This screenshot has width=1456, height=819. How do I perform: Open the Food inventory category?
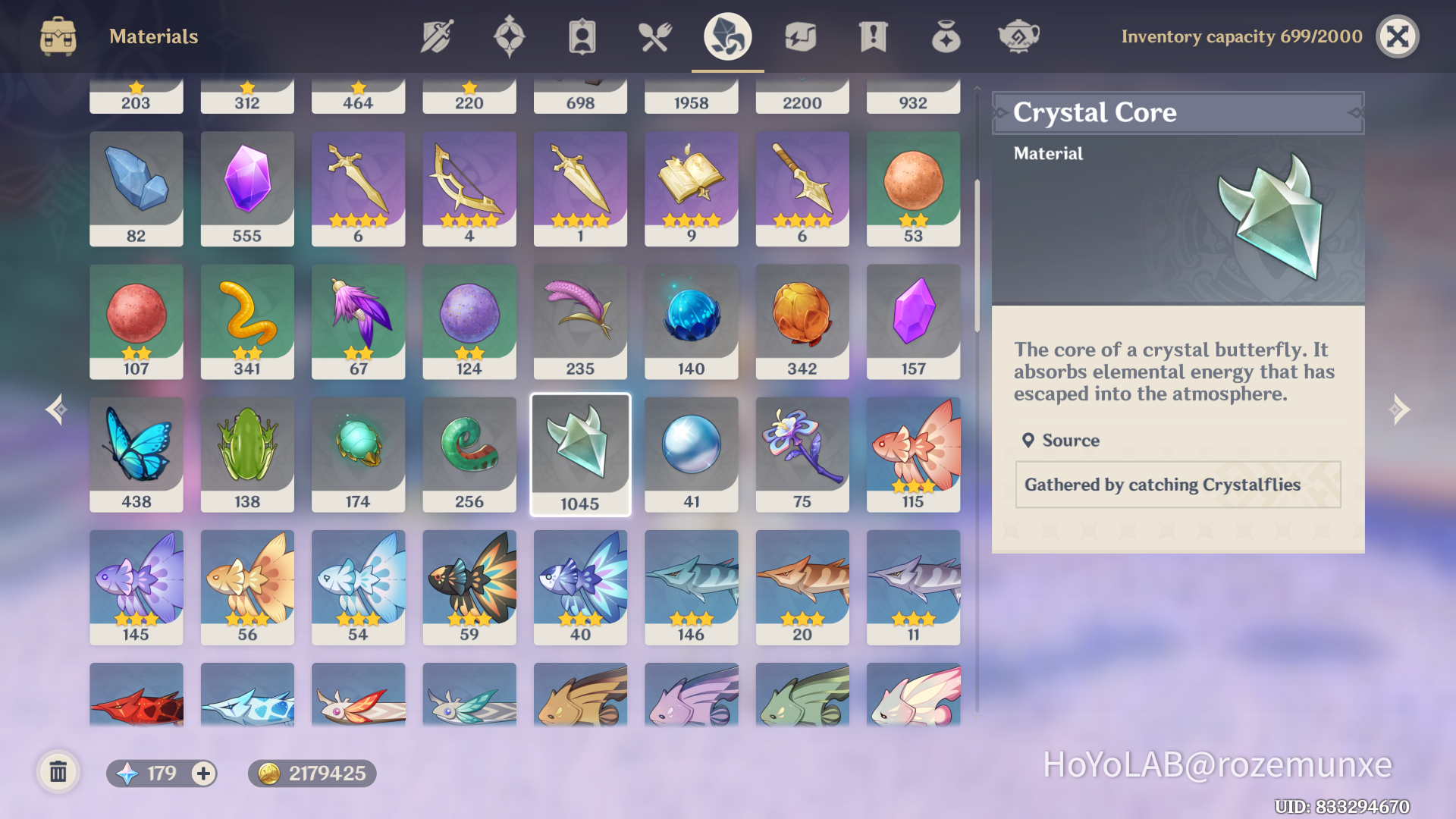(x=655, y=35)
